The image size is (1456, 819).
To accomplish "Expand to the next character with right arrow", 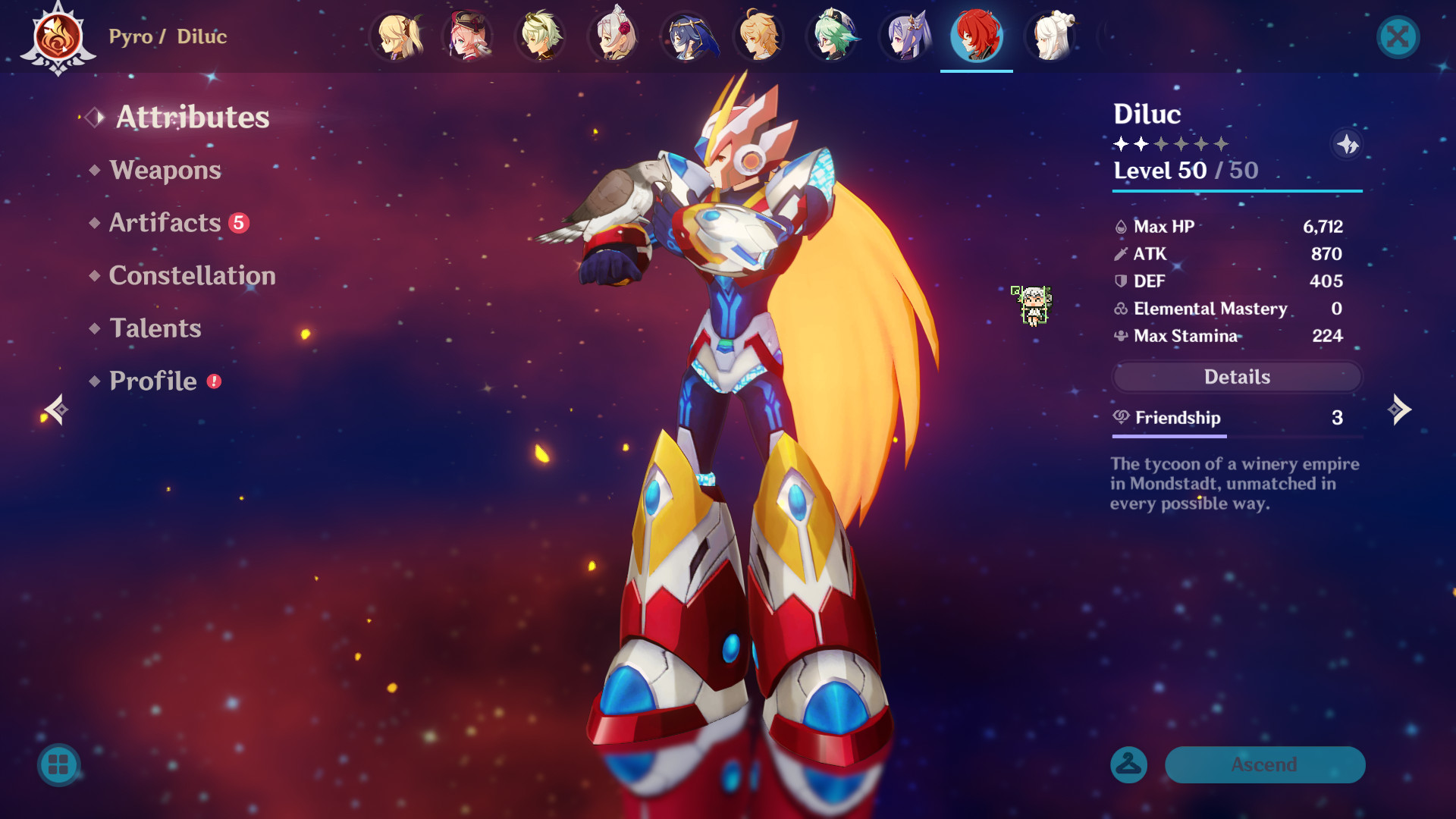I will (1401, 409).
